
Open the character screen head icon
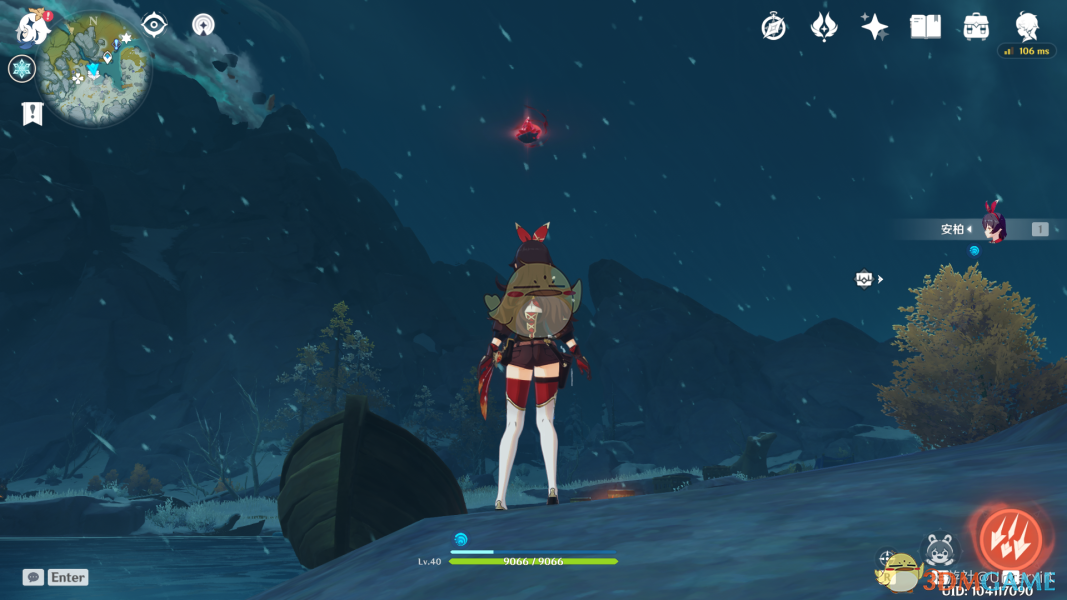1027,25
